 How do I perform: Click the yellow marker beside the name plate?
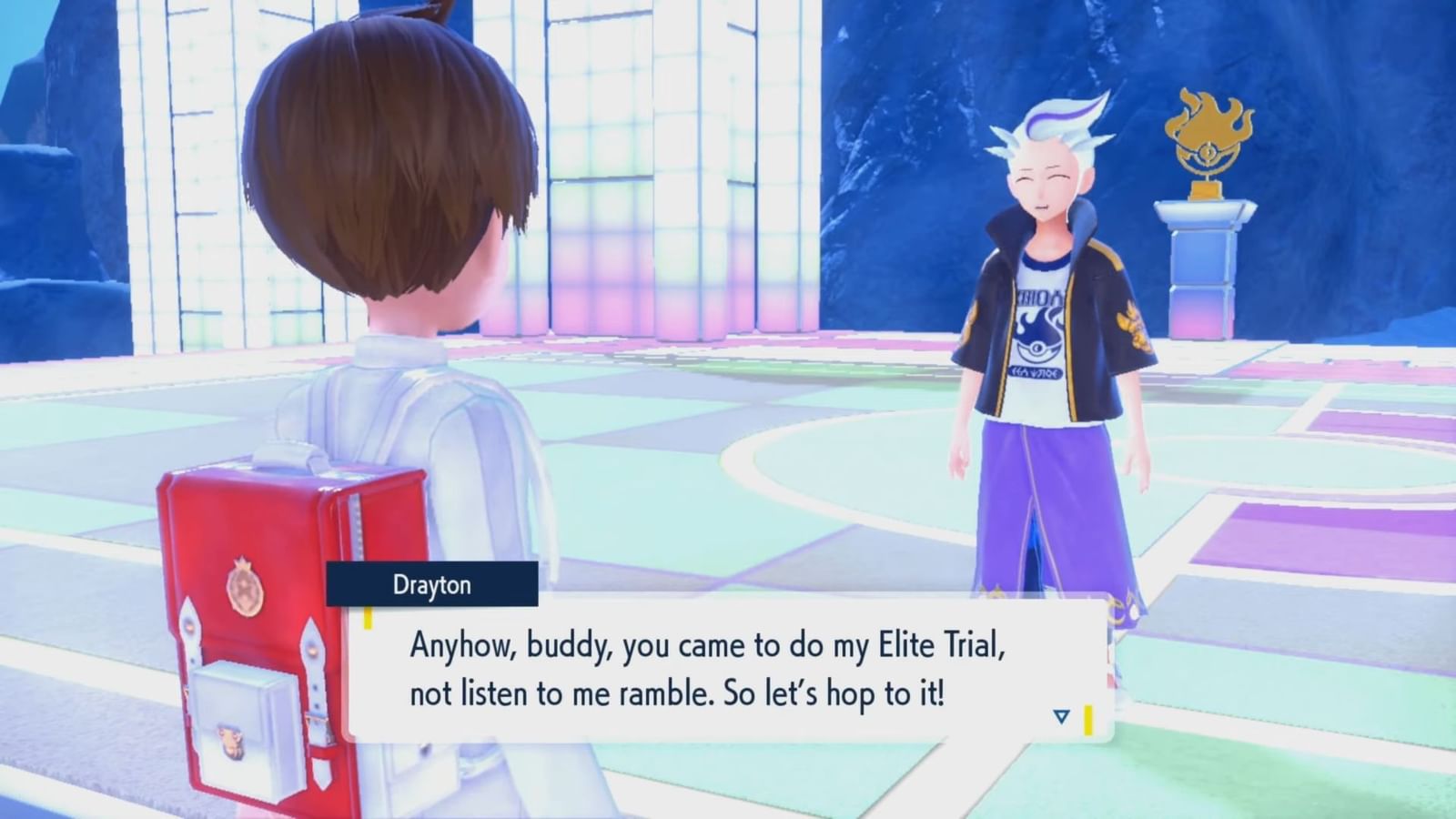click(x=367, y=616)
